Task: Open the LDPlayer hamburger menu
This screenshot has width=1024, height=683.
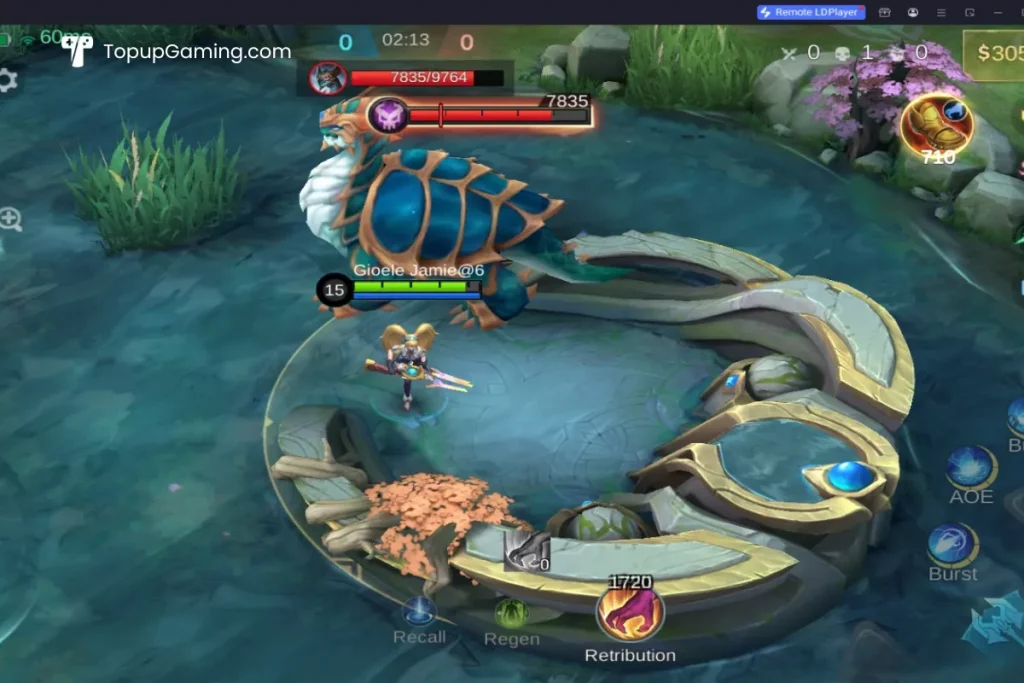Action: (x=941, y=12)
